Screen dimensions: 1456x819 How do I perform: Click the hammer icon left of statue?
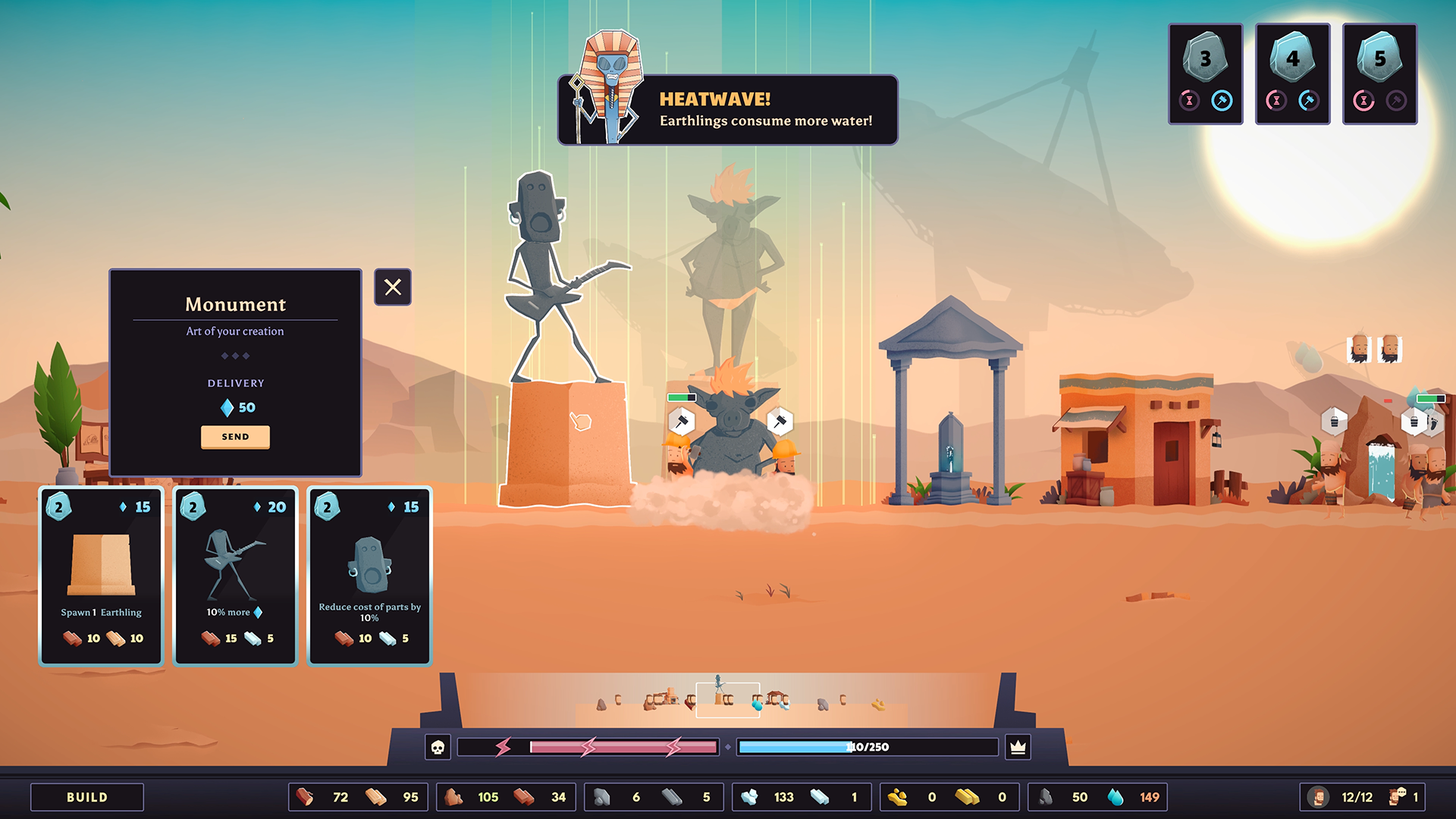(x=681, y=422)
